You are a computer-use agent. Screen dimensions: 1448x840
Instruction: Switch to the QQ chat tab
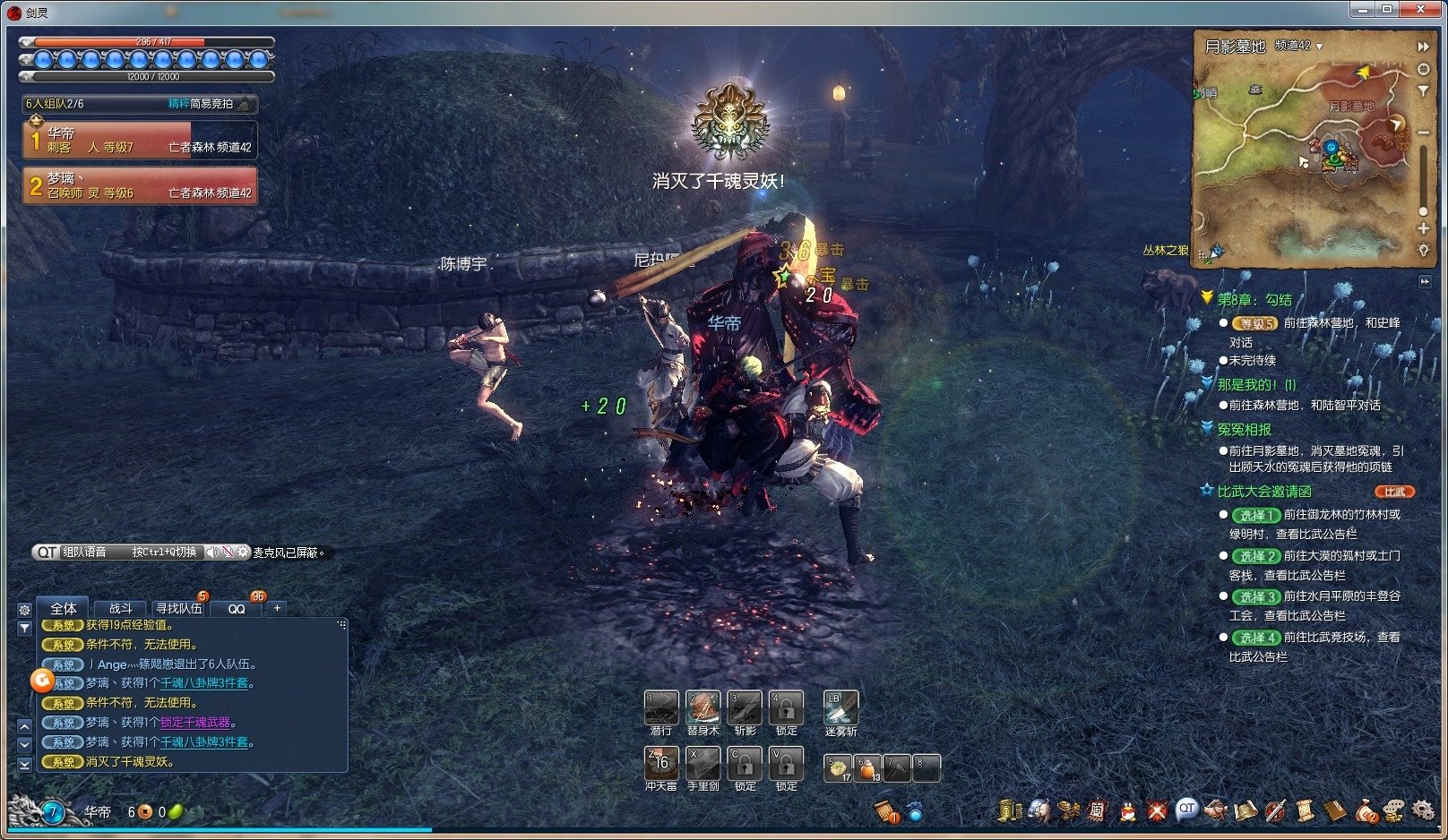click(x=237, y=608)
